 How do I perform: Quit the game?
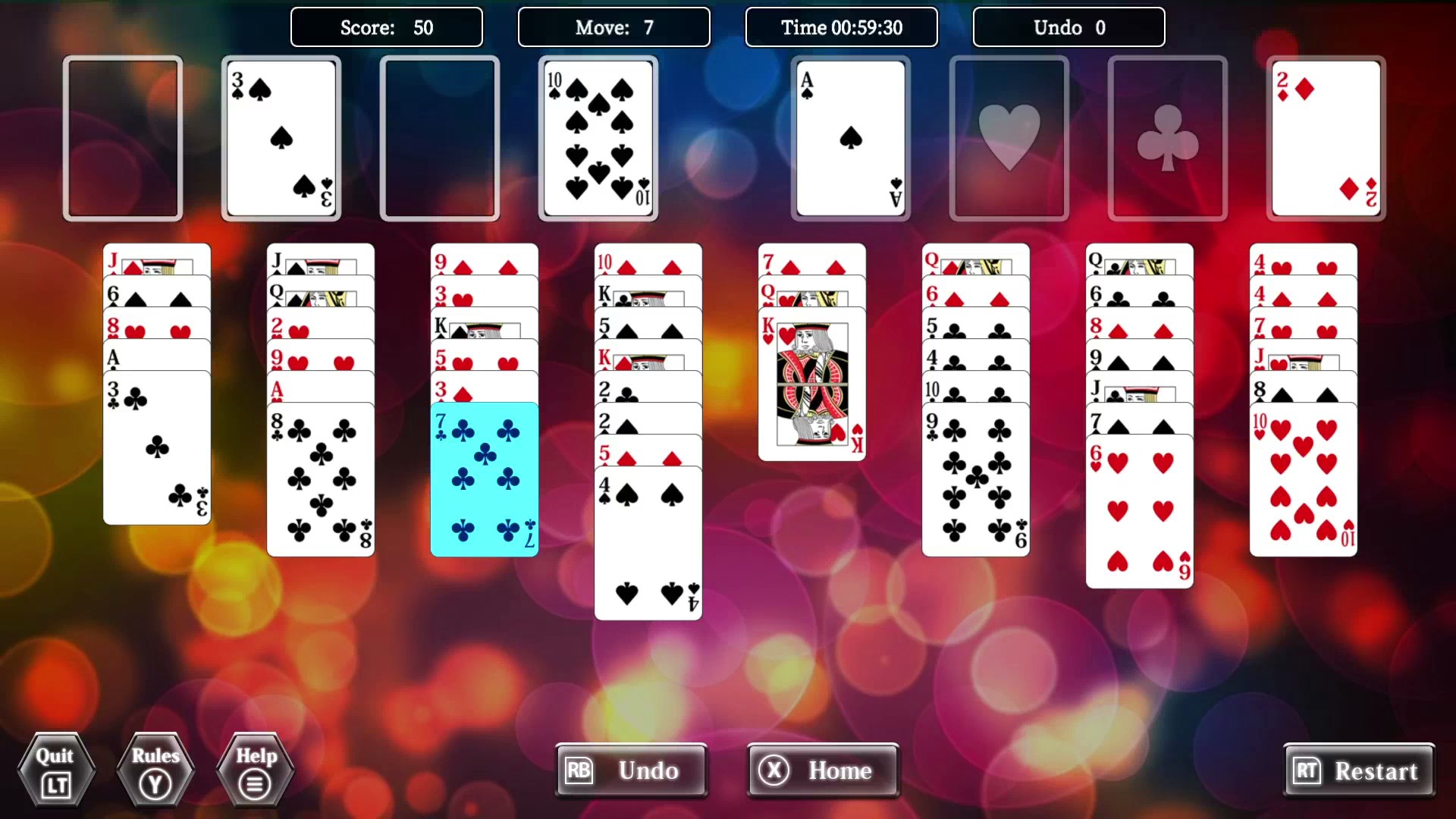coord(56,770)
